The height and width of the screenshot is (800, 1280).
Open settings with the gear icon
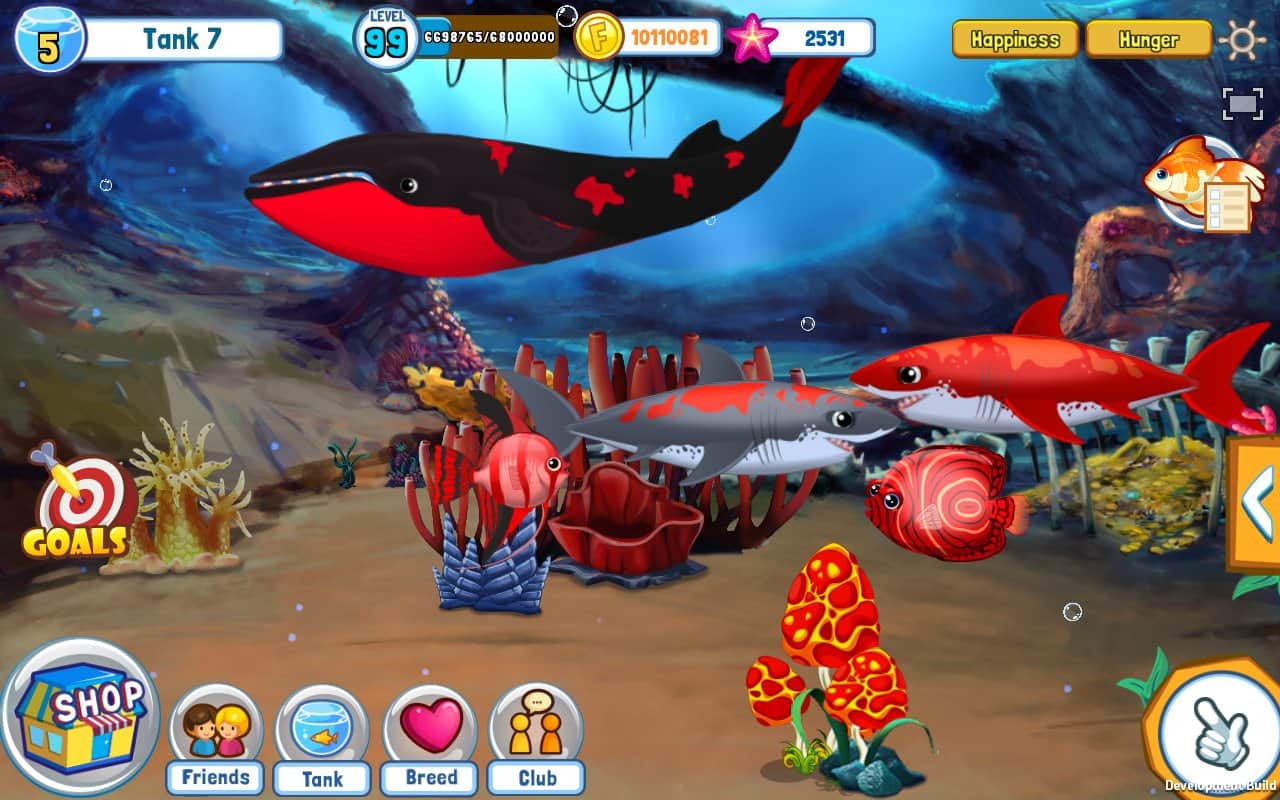tap(1242, 41)
